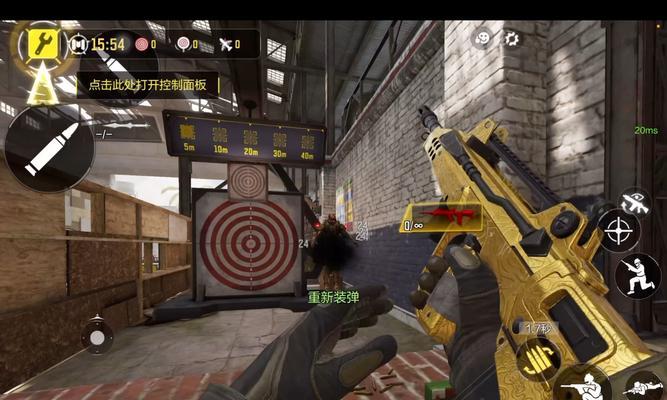Image resolution: width=667 pixels, height=400 pixels.
Task: Touch the movement joystick knob
Action: tap(97, 333)
